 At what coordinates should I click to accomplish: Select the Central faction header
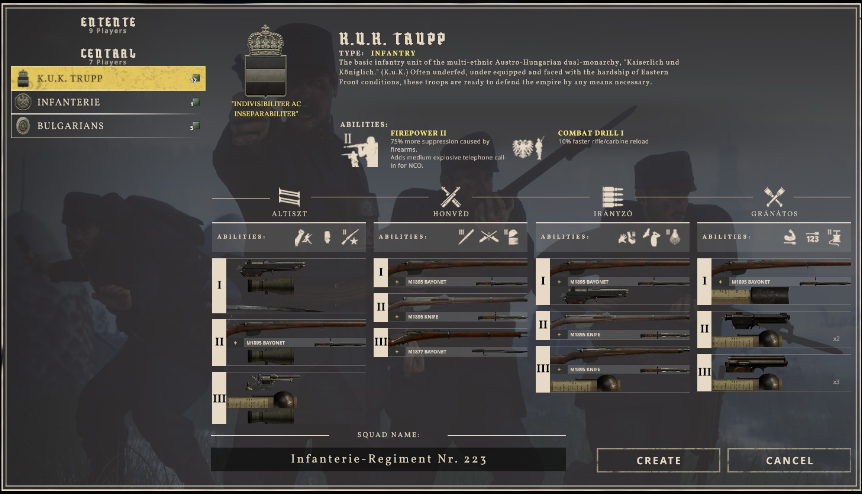(108, 54)
